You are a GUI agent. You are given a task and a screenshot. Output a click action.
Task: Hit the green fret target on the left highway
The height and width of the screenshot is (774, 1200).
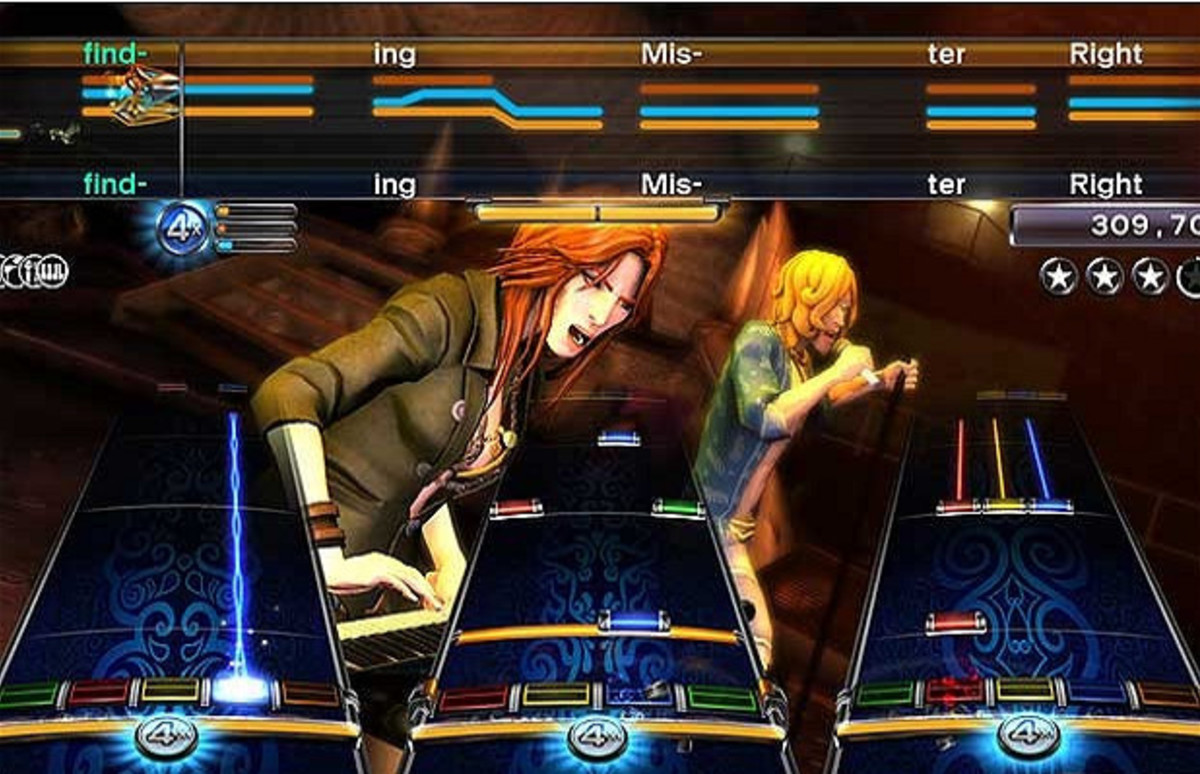coord(29,693)
